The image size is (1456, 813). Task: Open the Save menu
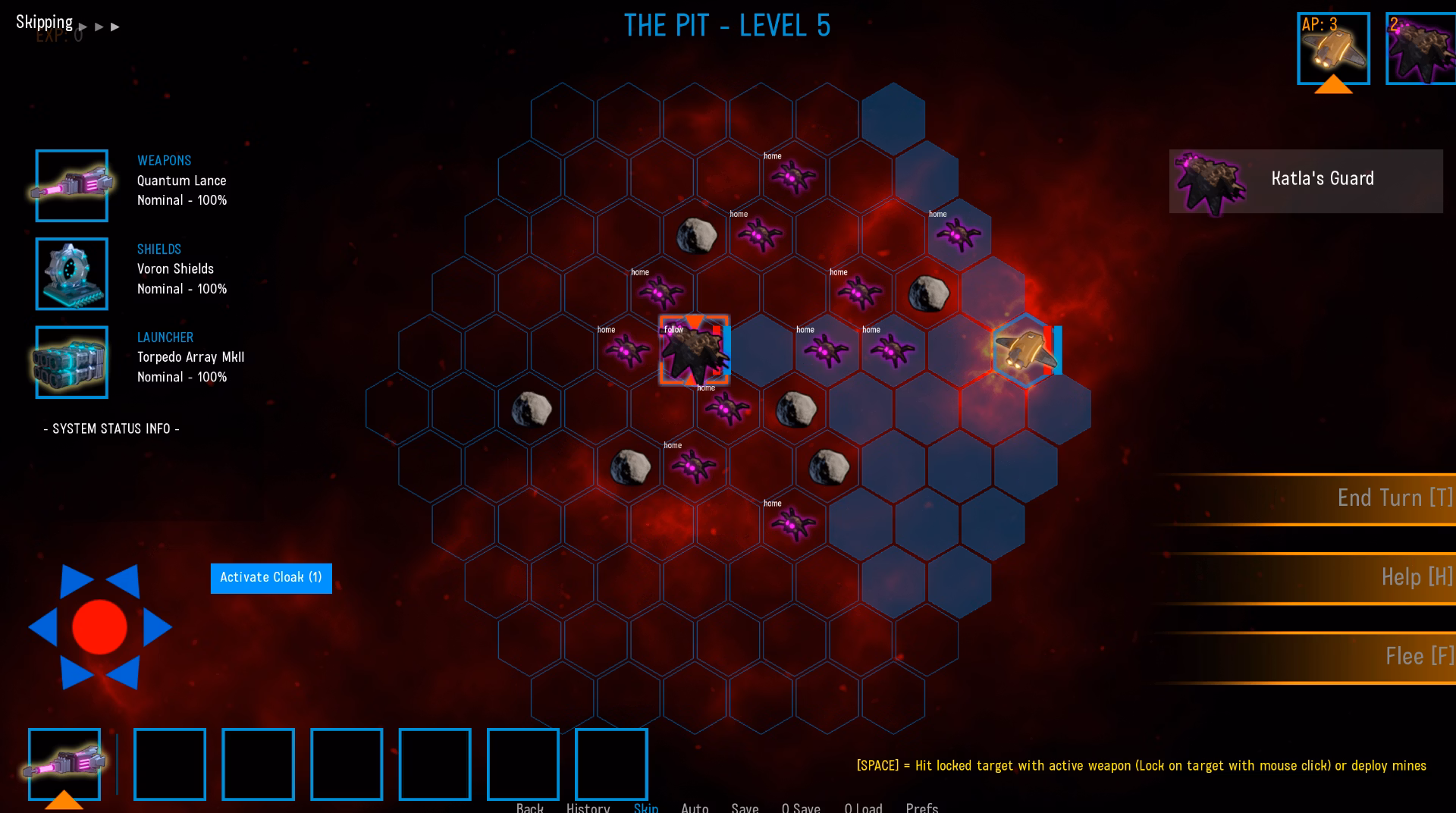745,808
